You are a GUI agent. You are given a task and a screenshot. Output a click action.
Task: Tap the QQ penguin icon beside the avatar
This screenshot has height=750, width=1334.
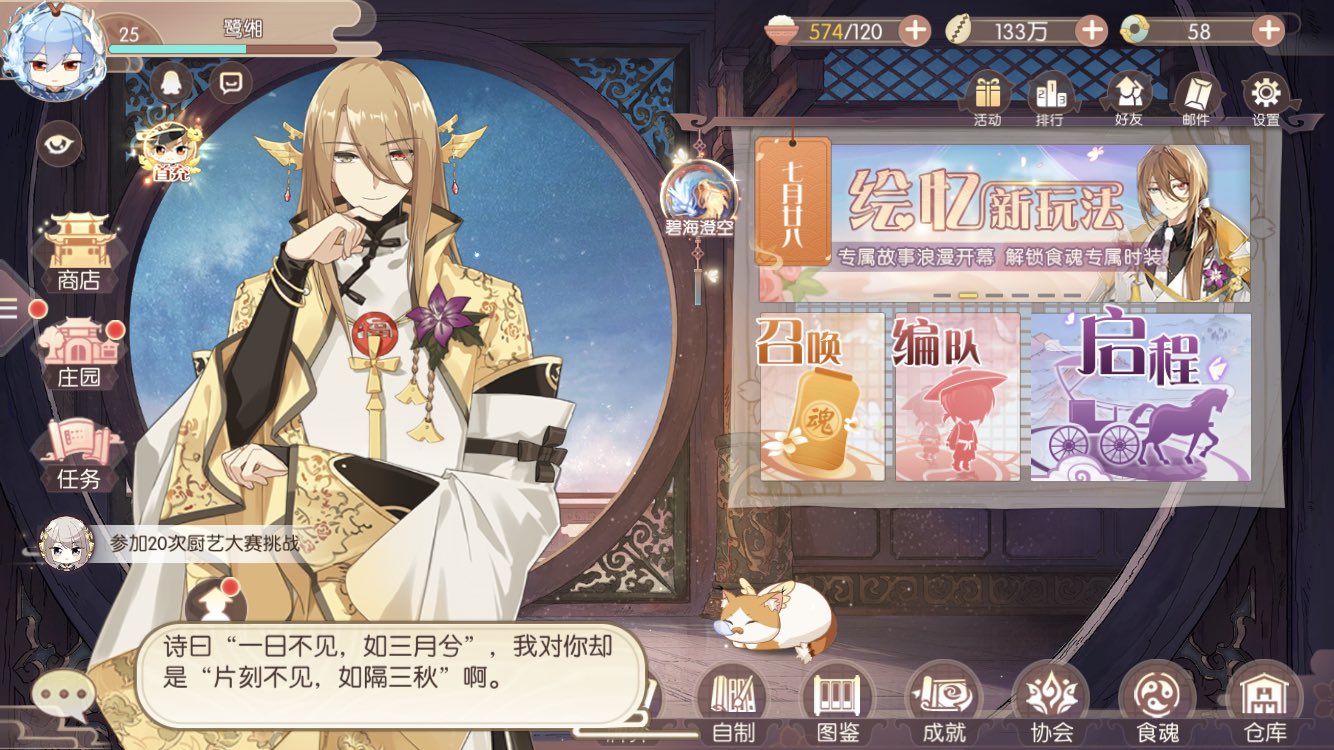click(x=170, y=84)
